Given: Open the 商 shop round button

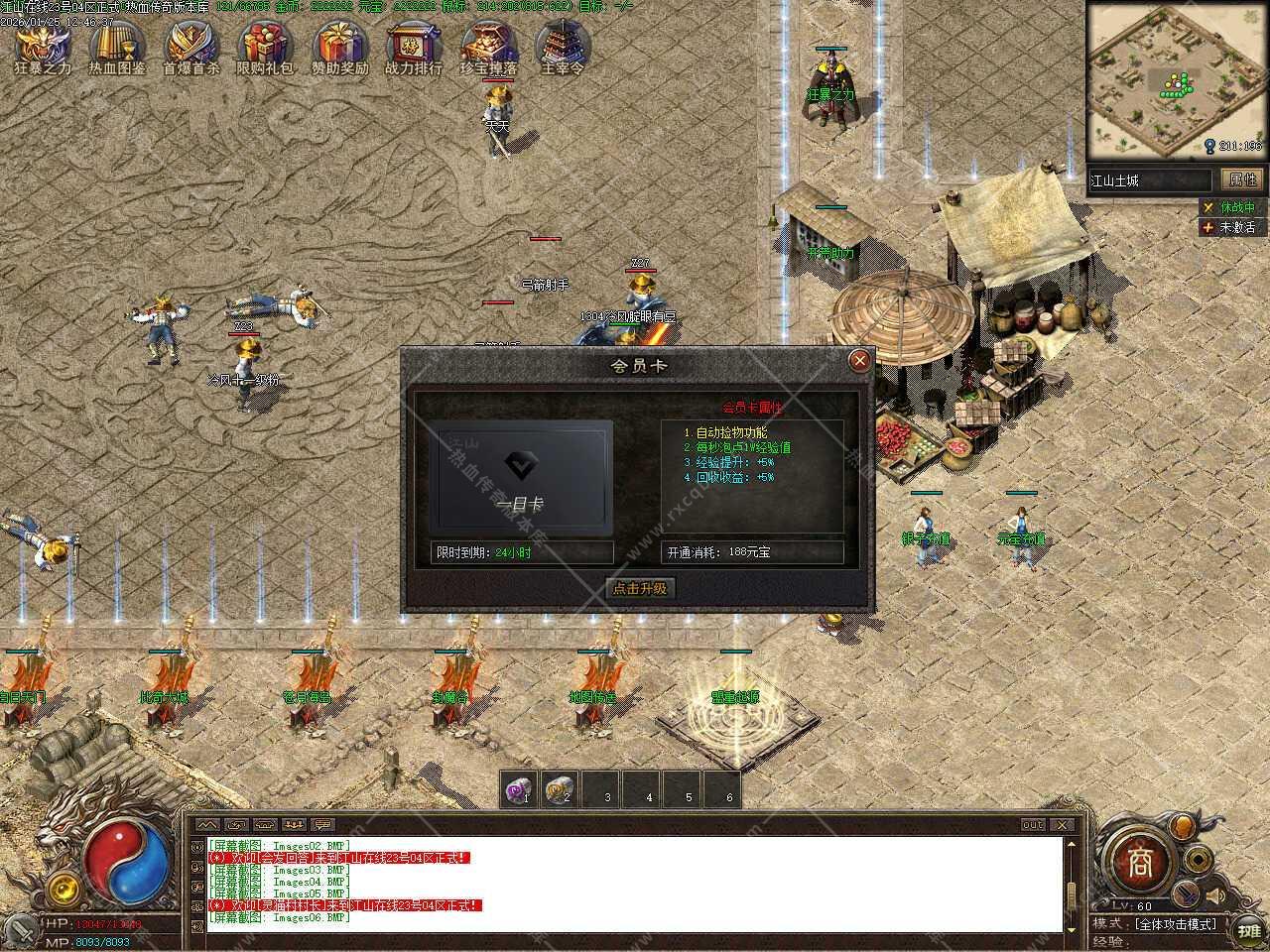Looking at the screenshot, I should (x=1140, y=861).
